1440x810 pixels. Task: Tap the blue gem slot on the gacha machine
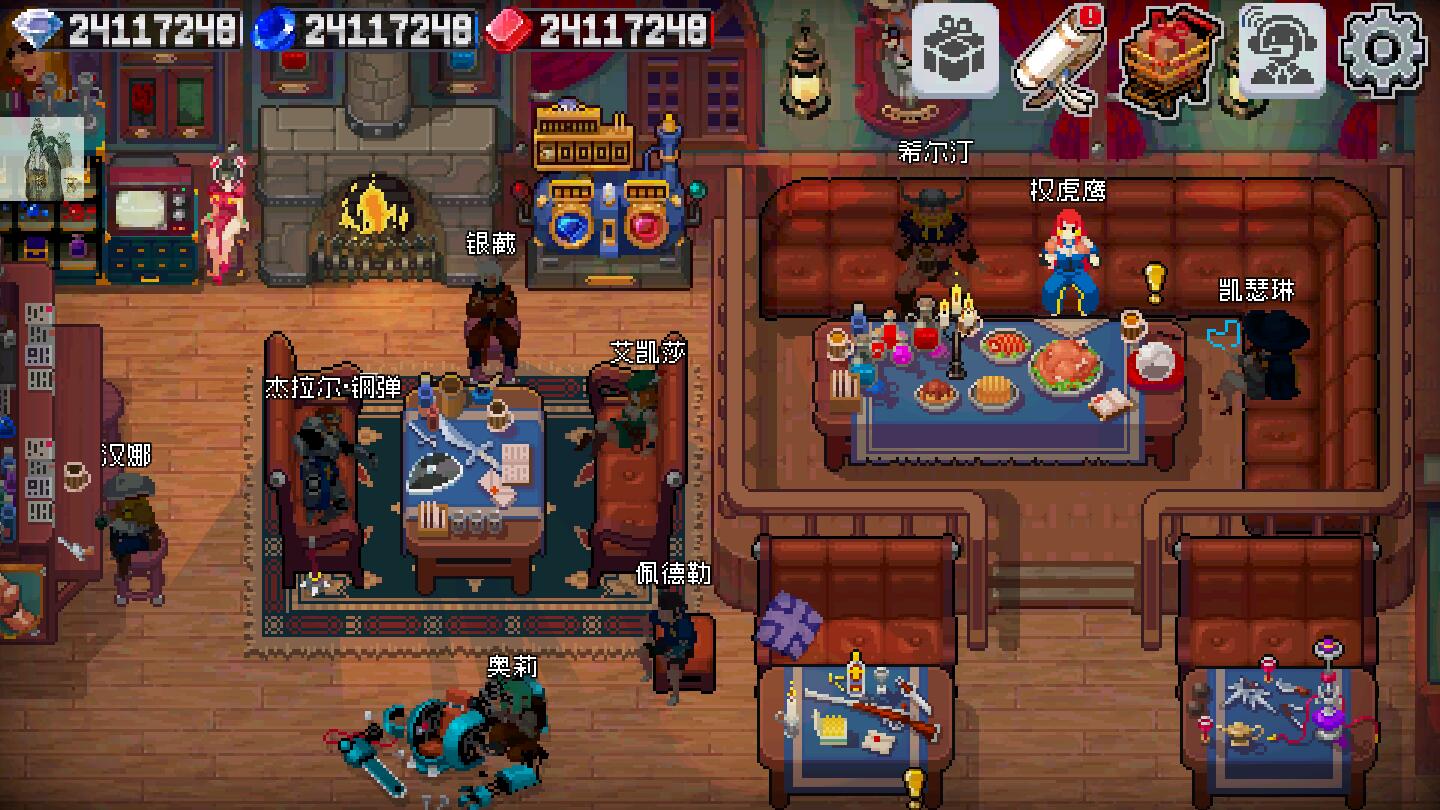(570, 228)
